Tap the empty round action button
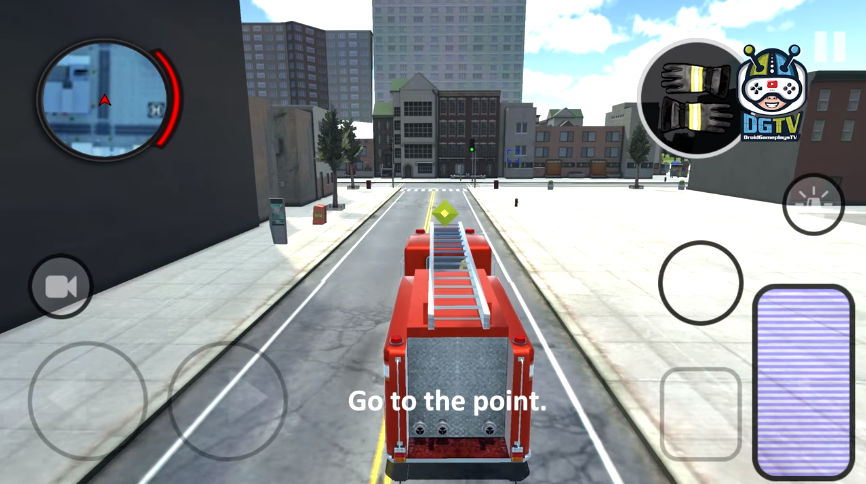Image resolution: width=866 pixels, height=484 pixels. coord(700,282)
